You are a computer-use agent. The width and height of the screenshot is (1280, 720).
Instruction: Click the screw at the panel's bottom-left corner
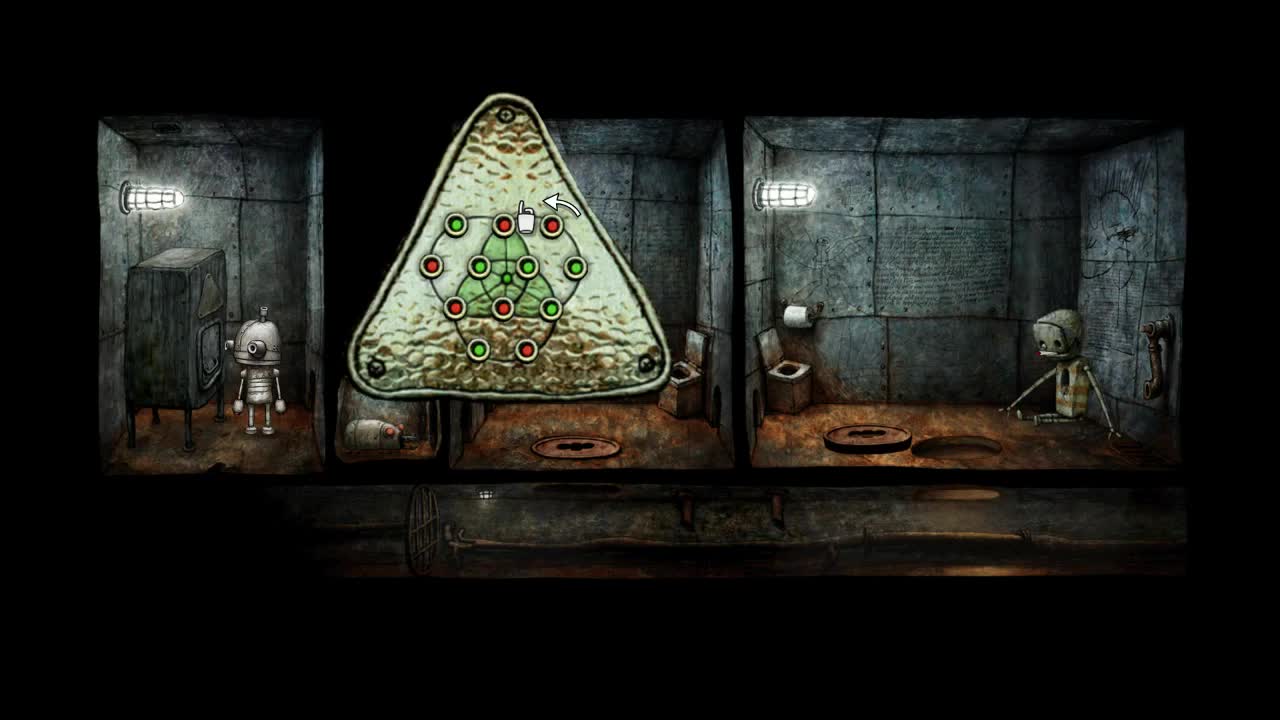click(x=374, y=368)
